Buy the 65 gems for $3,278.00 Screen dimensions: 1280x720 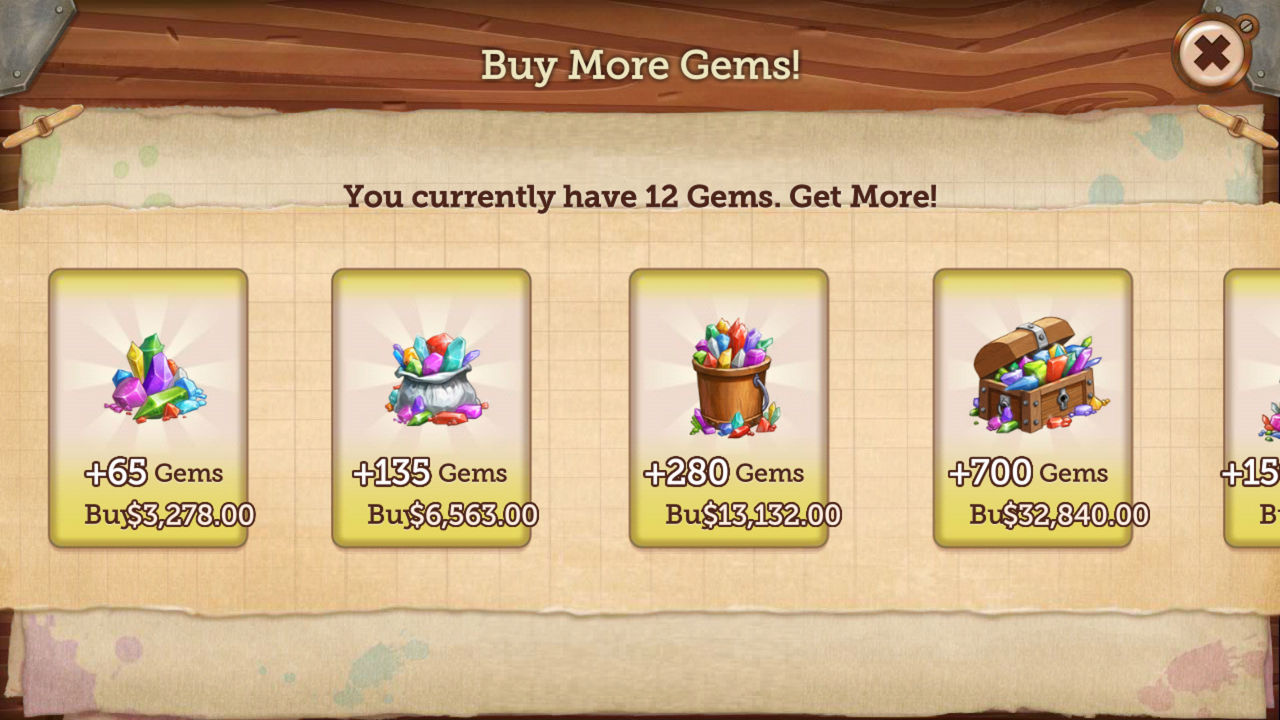click(170, 513)
